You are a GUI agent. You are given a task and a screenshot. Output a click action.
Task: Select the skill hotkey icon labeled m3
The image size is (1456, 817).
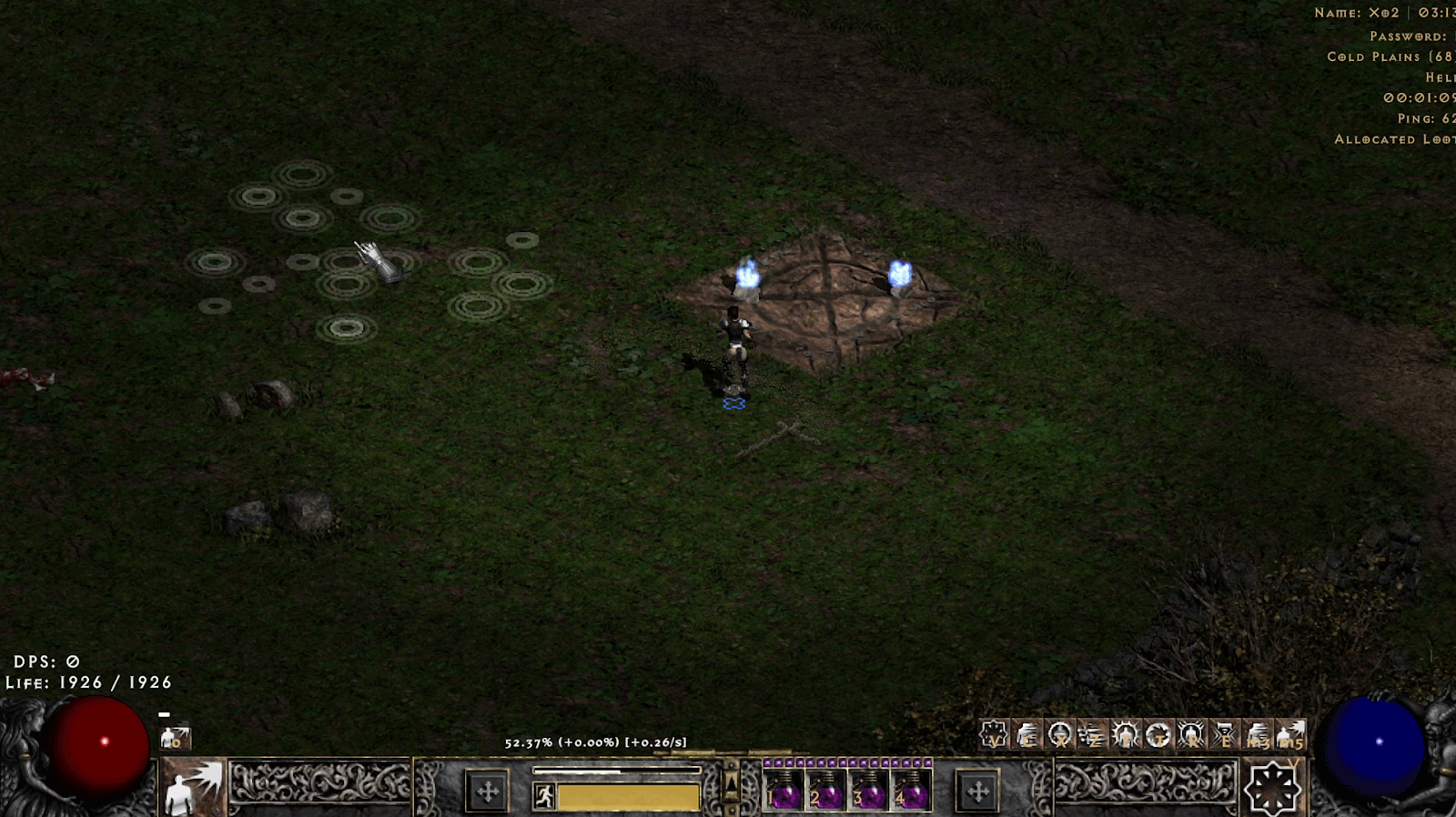pos(1258,734)
